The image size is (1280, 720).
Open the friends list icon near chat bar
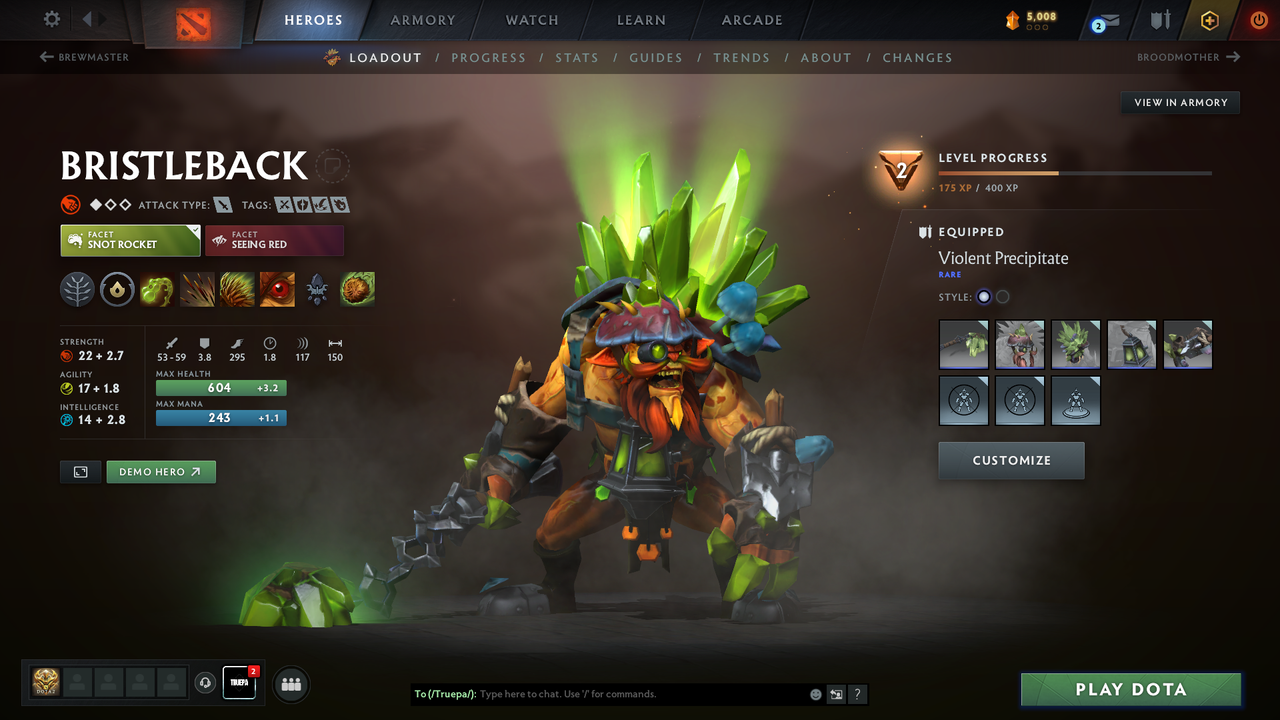[290, 684]
